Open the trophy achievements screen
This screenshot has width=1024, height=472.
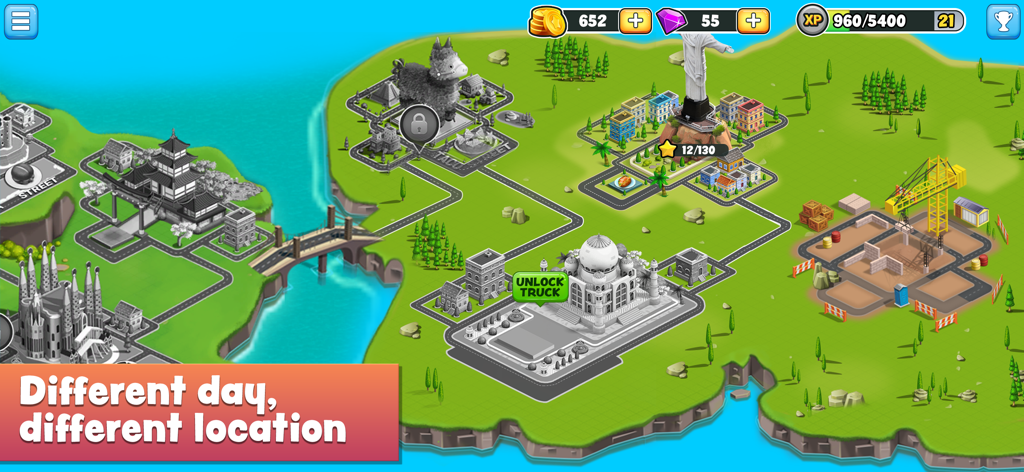tap(1003, 21)
